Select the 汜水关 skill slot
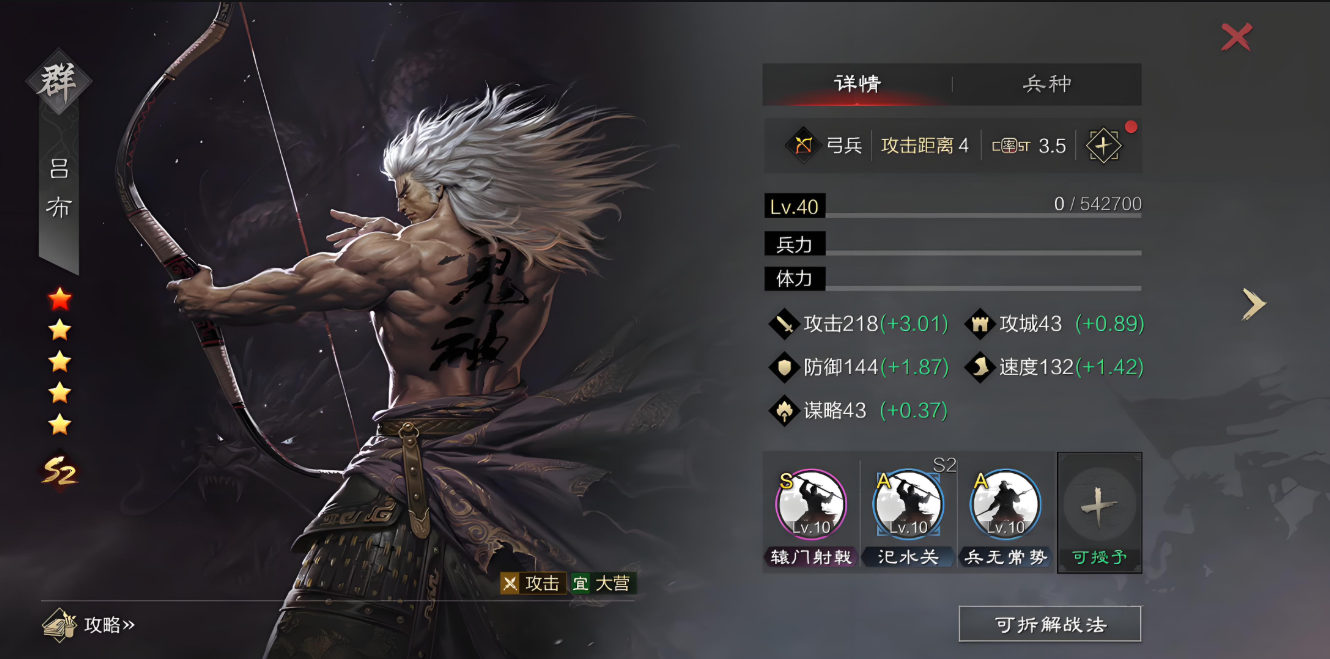Viewport: 1330px width, 659px height. coord(908,507)
